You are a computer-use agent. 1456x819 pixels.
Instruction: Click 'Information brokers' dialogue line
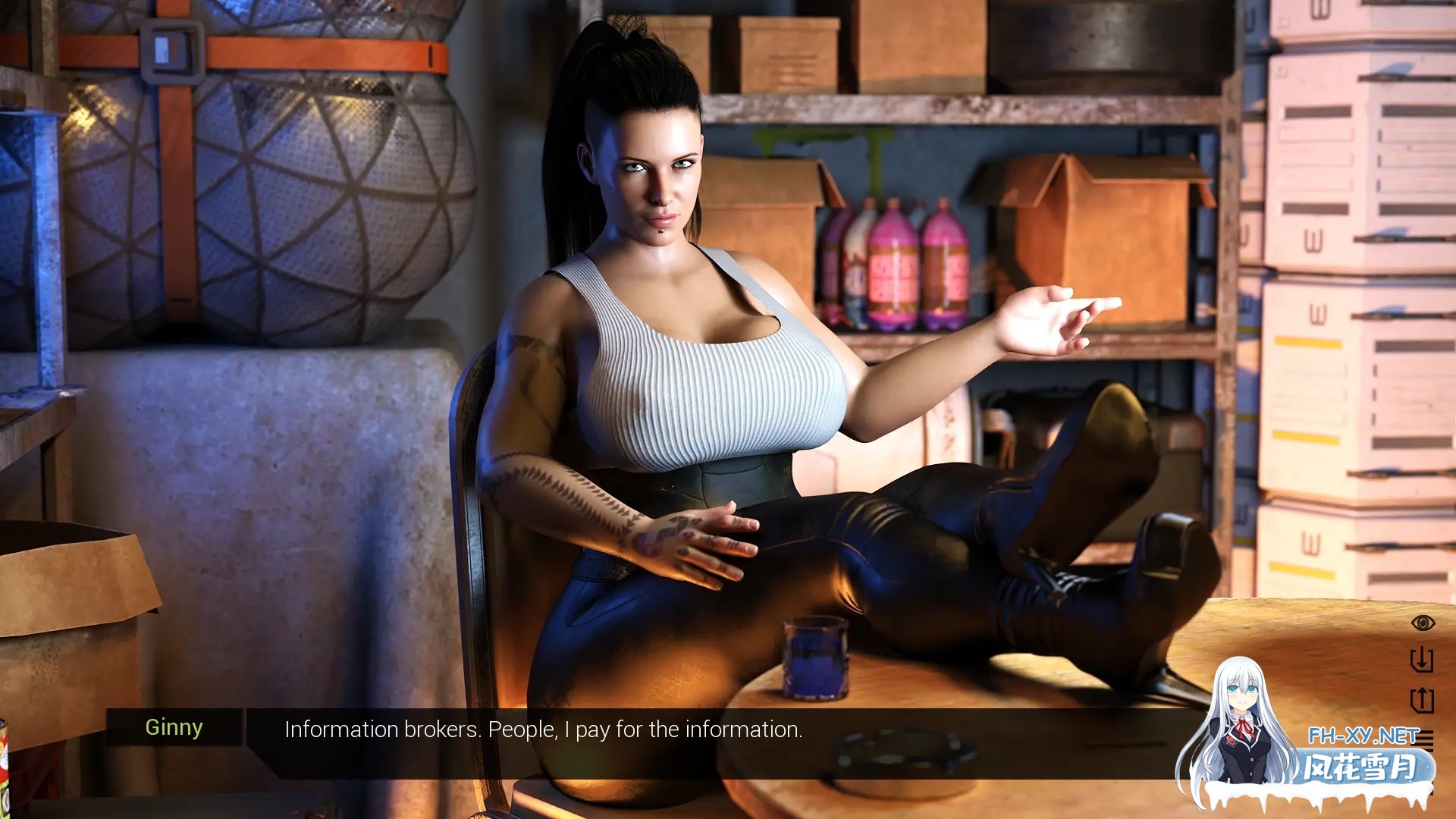pos(542,730)
